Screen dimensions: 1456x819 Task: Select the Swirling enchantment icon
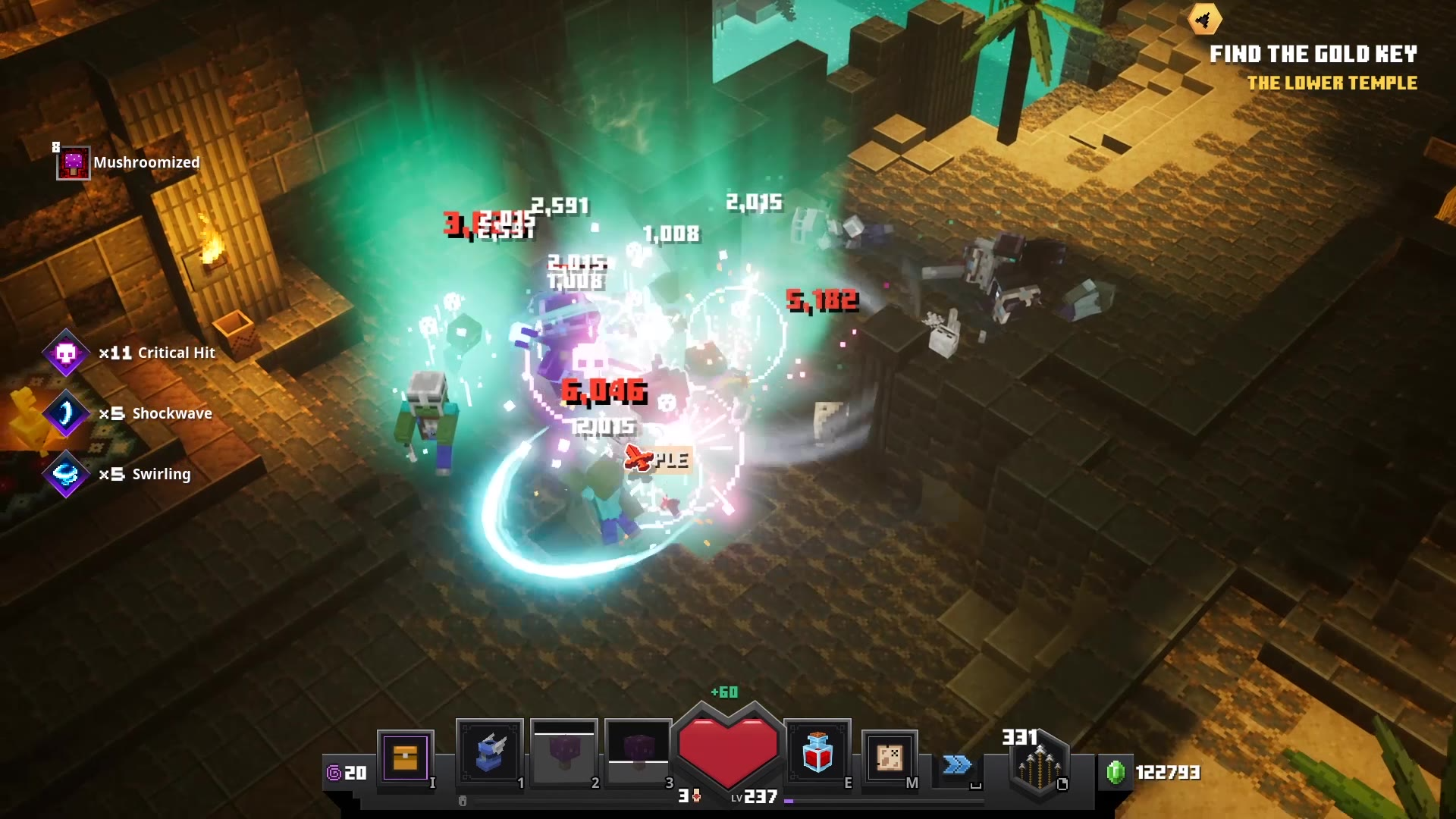click(x=66, y=474)
